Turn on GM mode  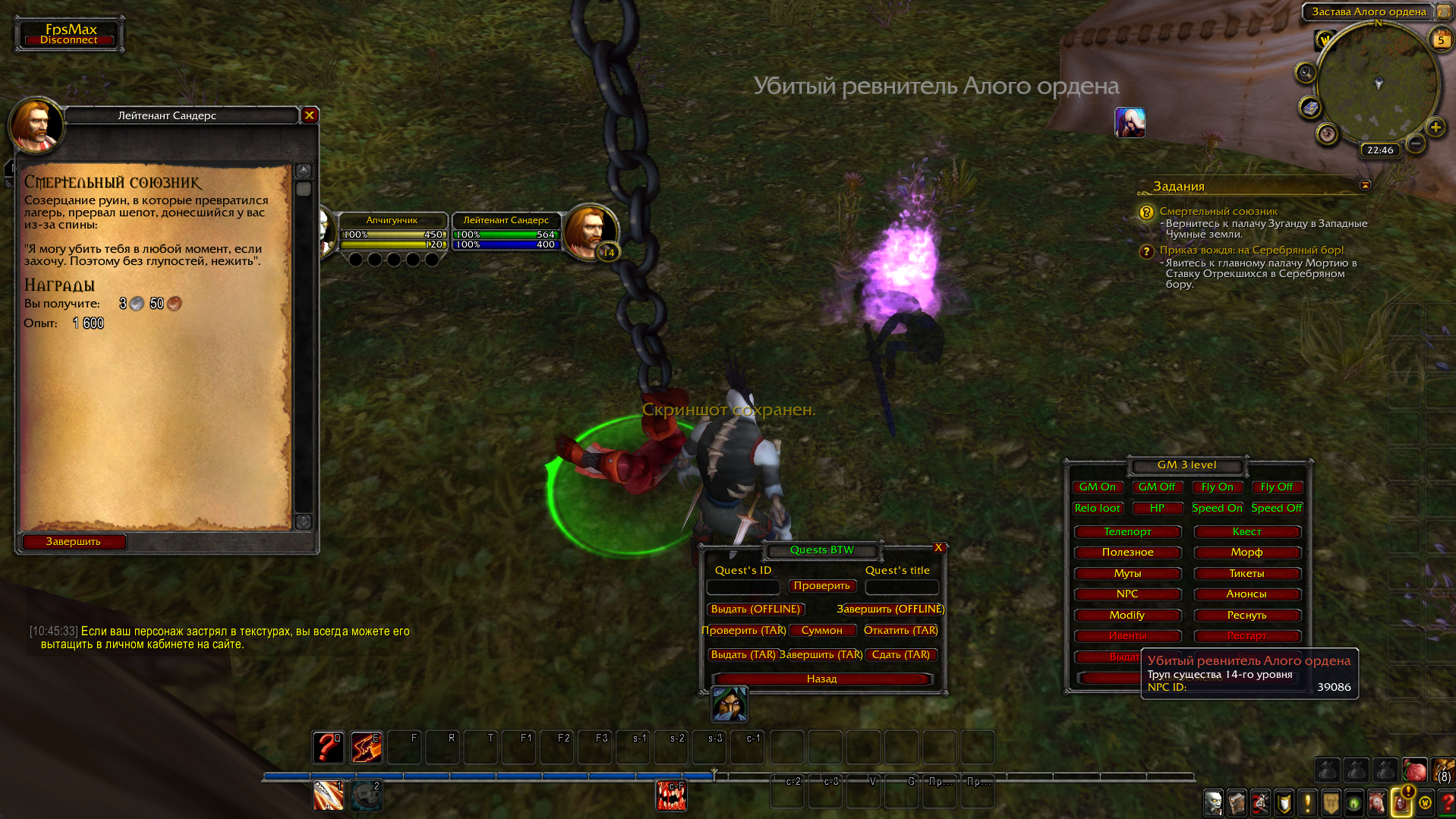pyautogui.click(x=1097, y=487)
